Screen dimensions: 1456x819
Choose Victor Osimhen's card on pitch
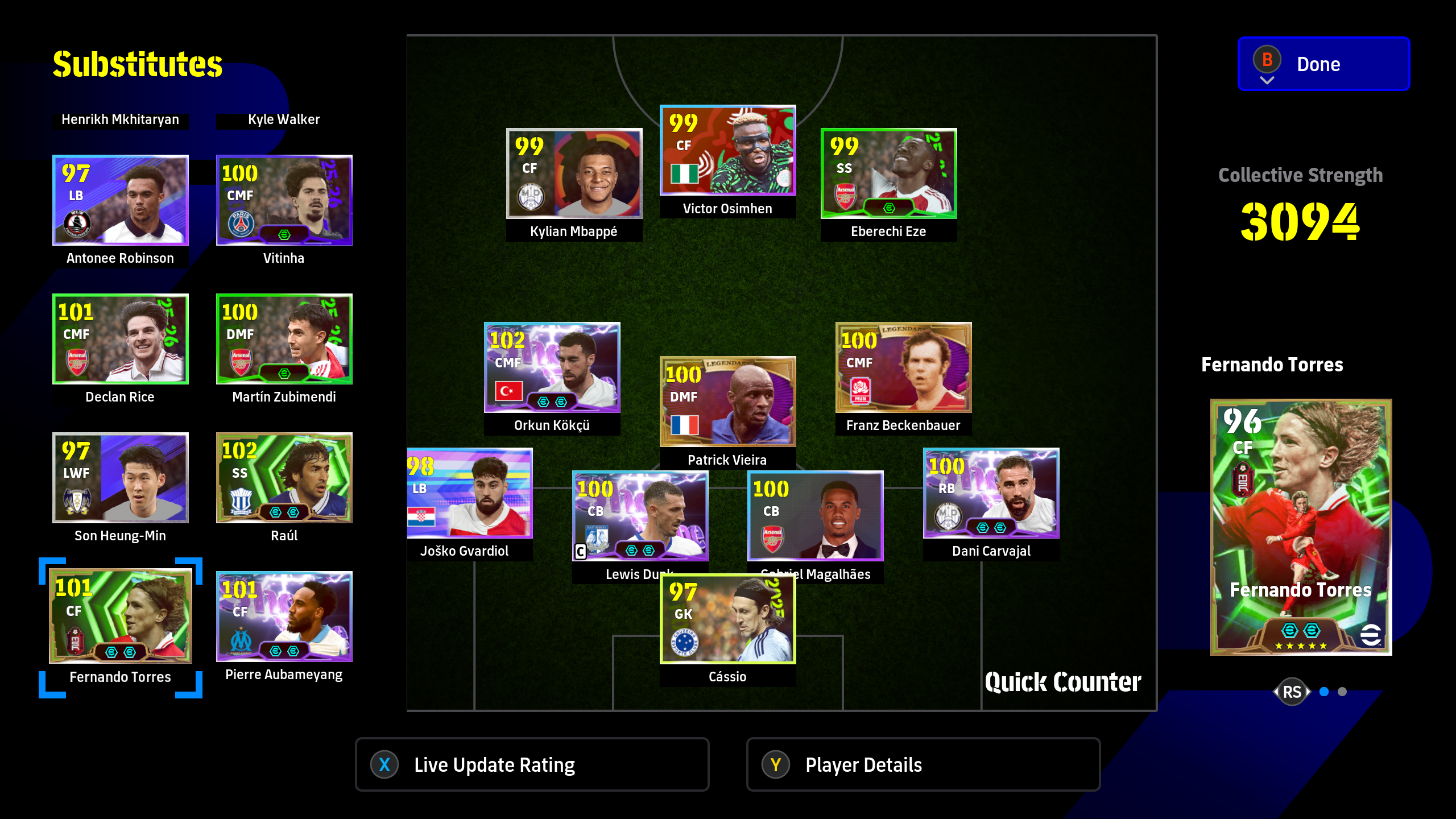pos(727,150)
